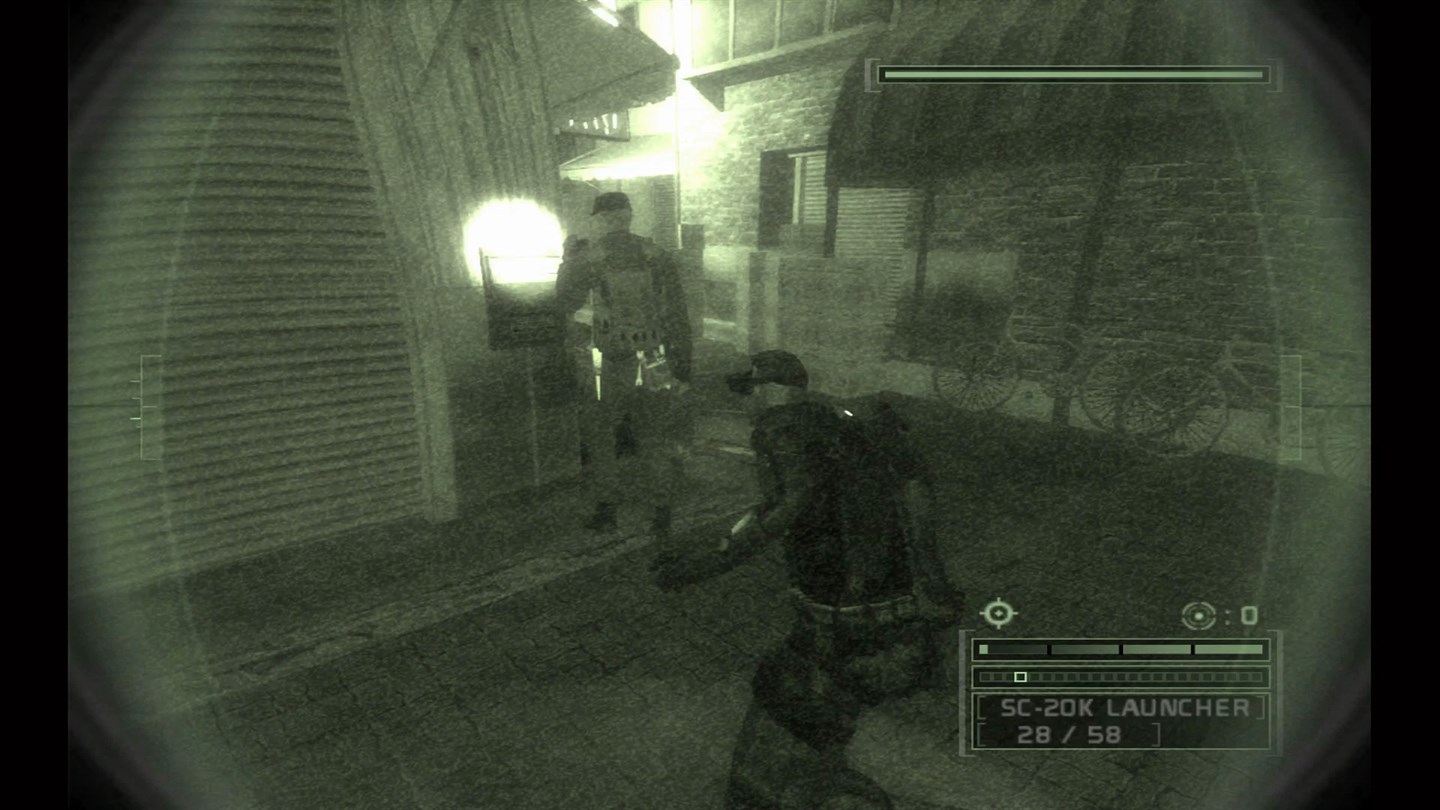The height and width of the screenshot is (810, 1440).
Task: Toggle the first segment of the stealth meter
Action: pyautogui.click(x=985, y=649)
